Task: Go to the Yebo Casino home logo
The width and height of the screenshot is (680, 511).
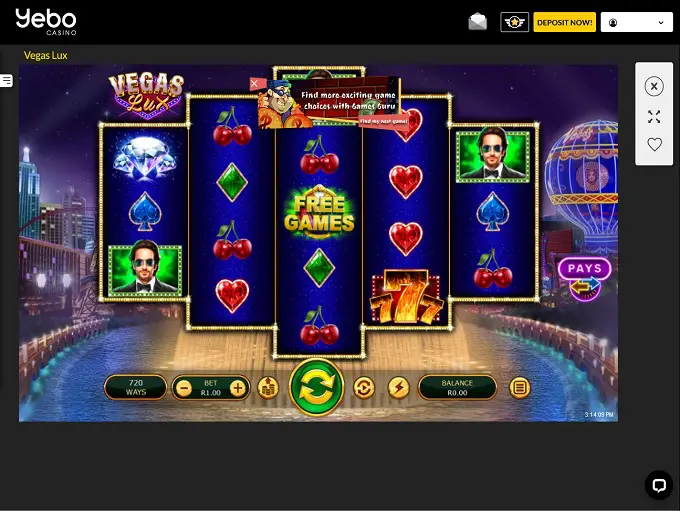Action: tap(45, 20)
